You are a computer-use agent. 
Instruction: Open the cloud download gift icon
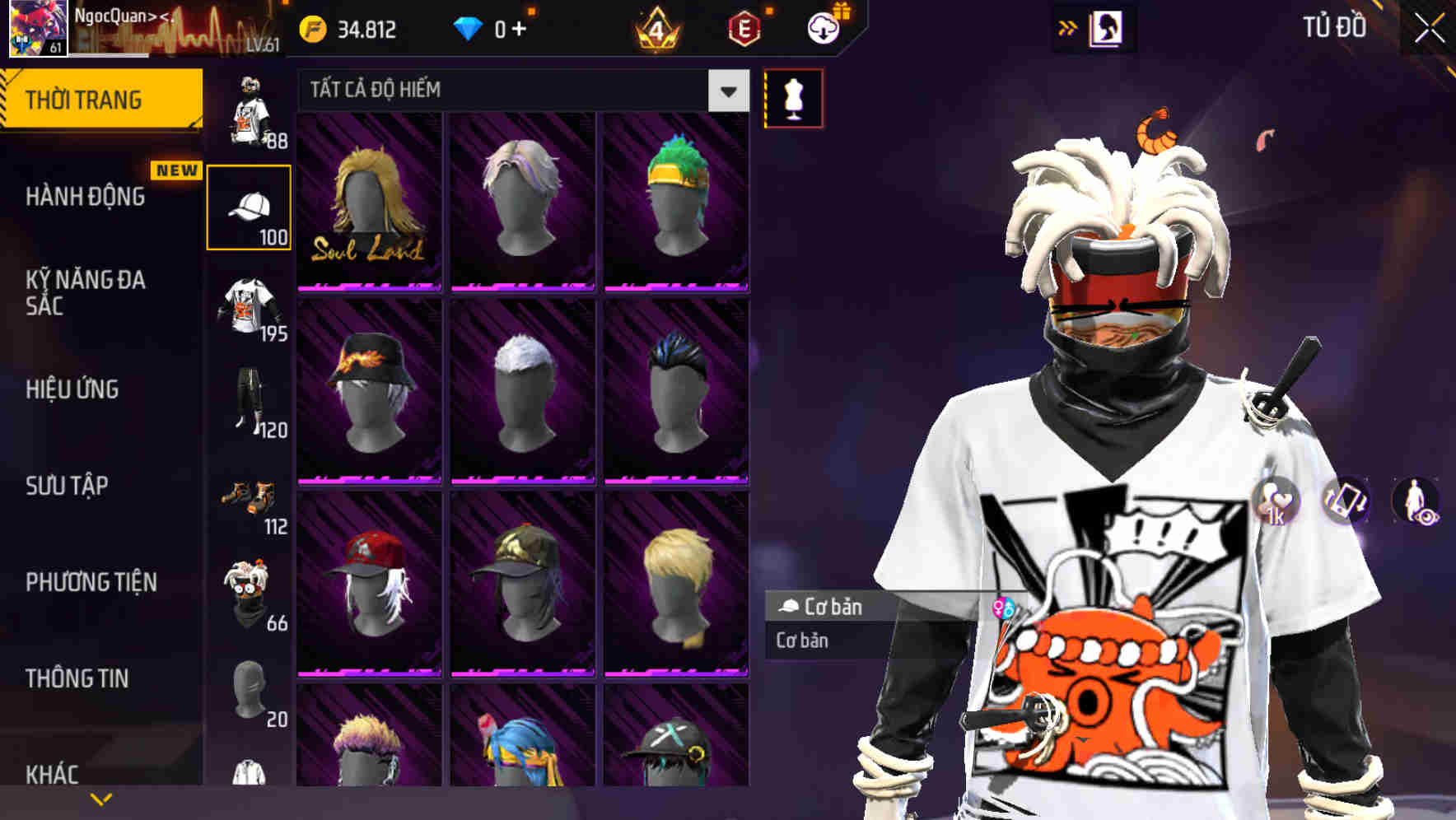[824, 27]
